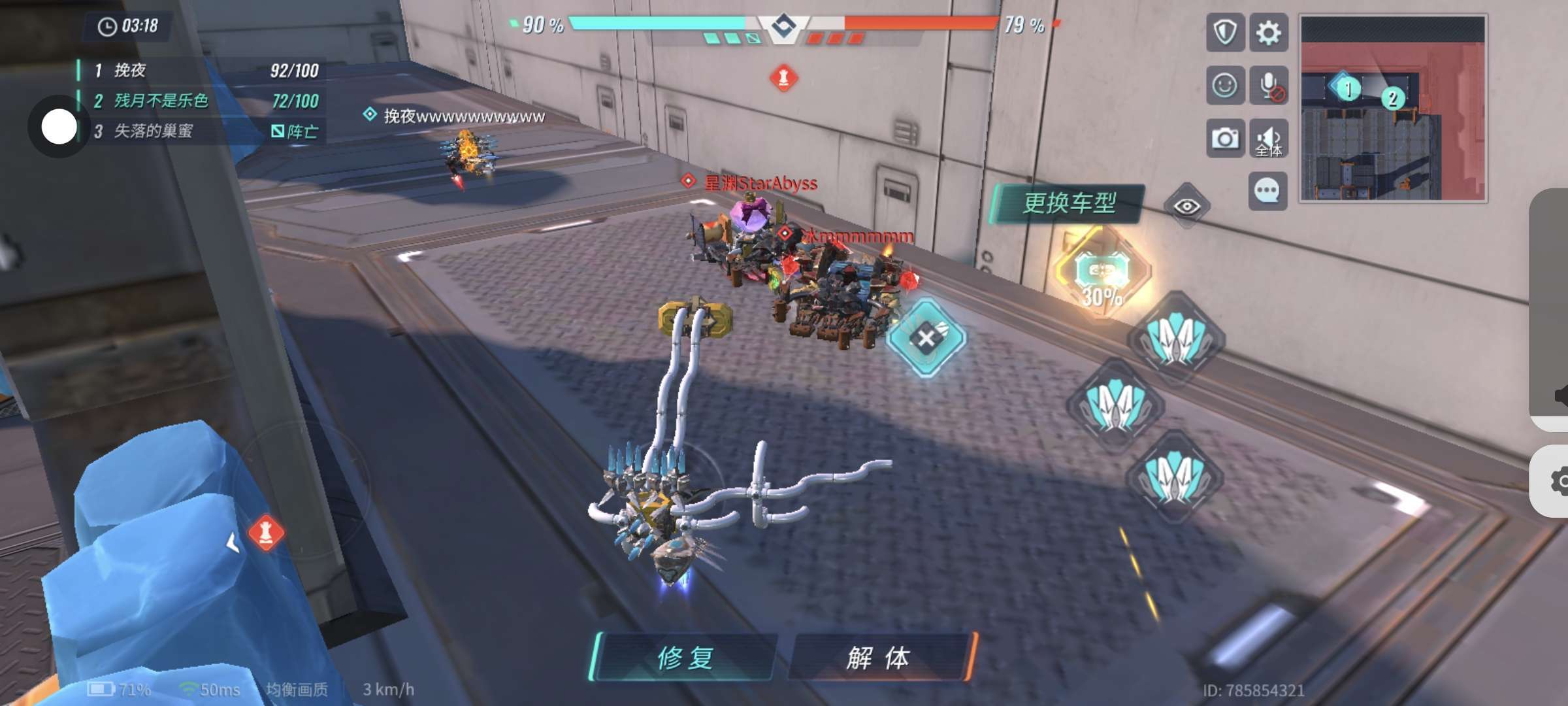This screenshot has width=1568, height=706.
Task: Switch the 全体 voice channel speaker
Action: point(1268,139)
